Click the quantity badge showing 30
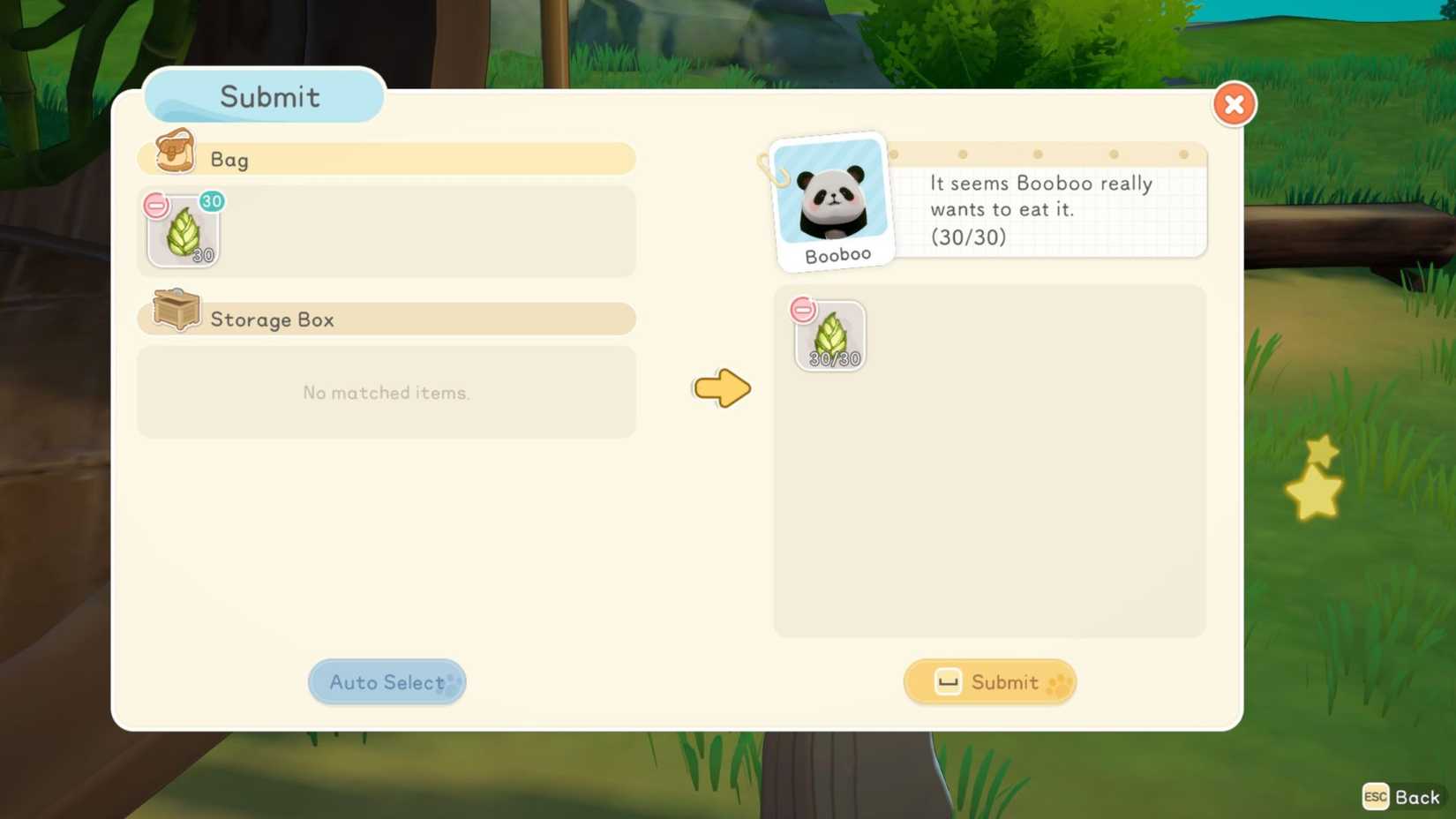 point(211,201)
